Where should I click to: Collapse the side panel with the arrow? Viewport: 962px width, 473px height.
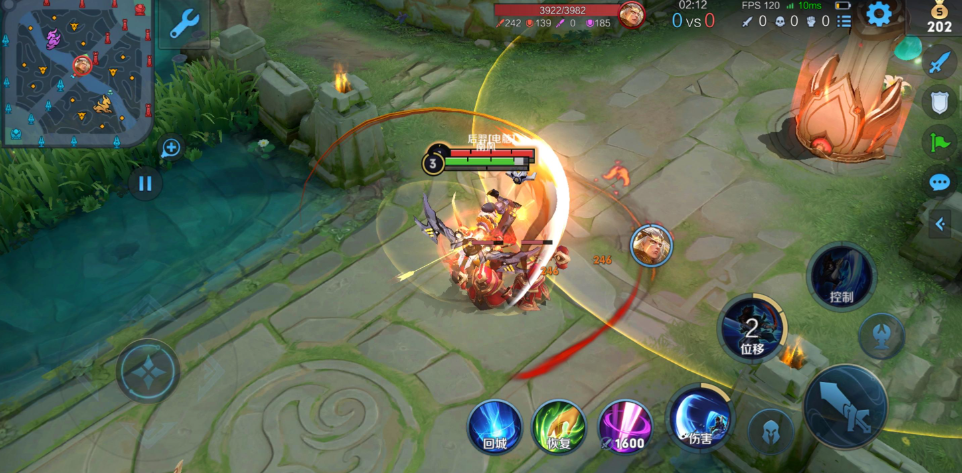tap(940, 225)
